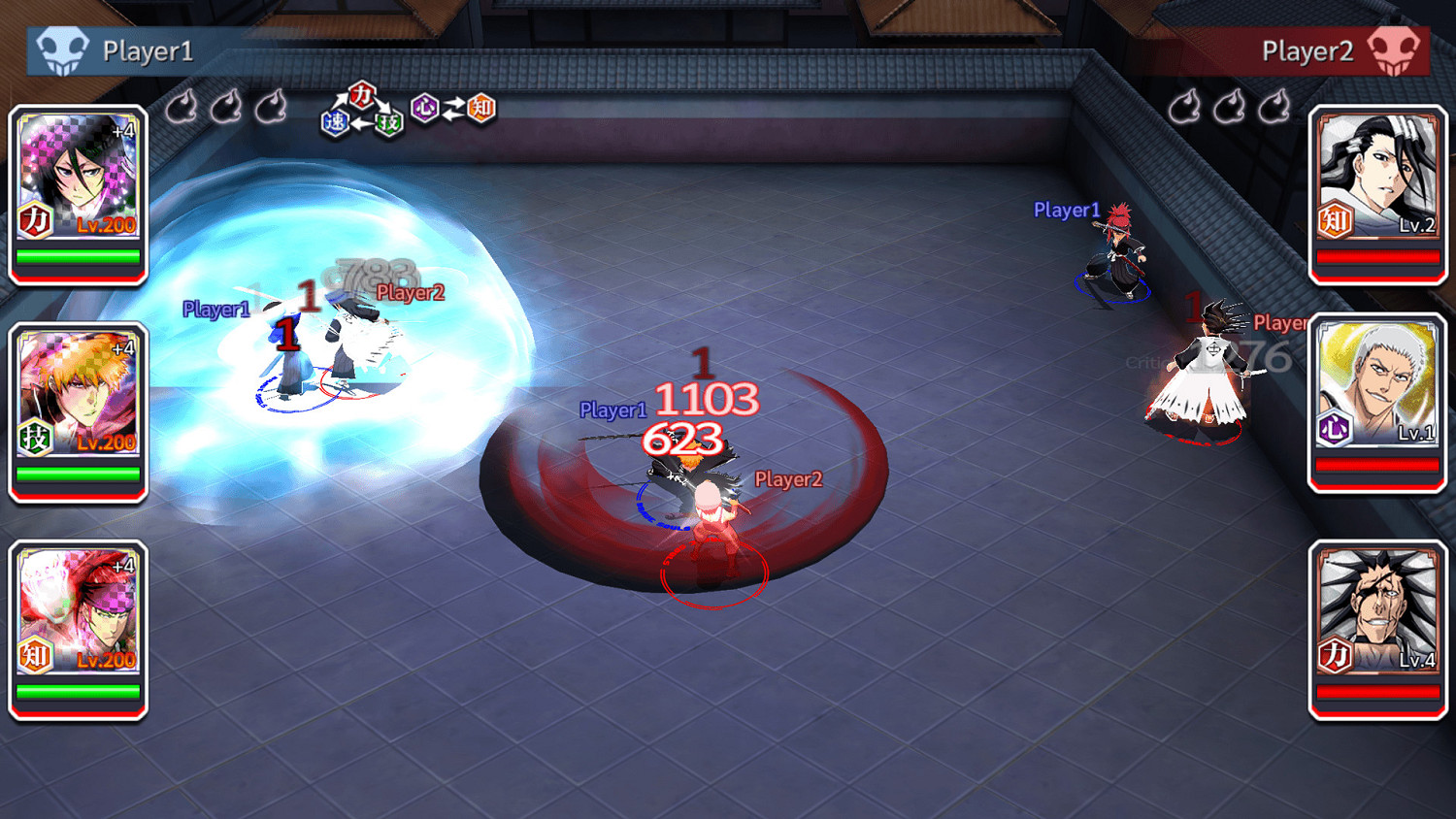This screenshot has height=819, width=1456.
Task: Select the orange Mind attribute icon
Action: pyautogui.click(x=479, y=109)
